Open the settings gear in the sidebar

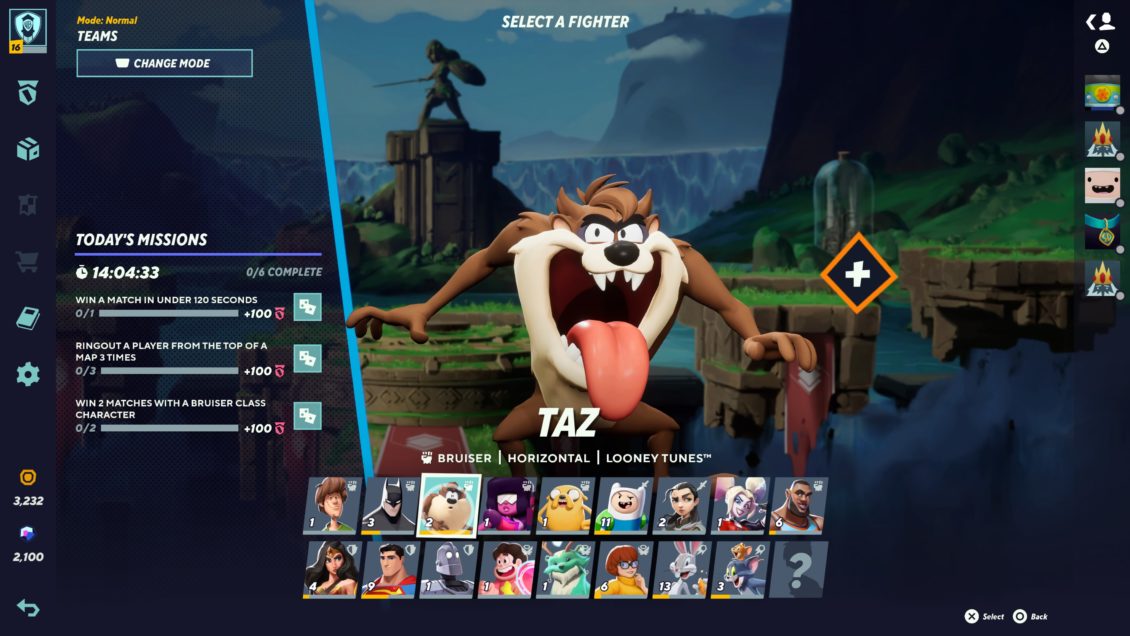pos(28,375)
